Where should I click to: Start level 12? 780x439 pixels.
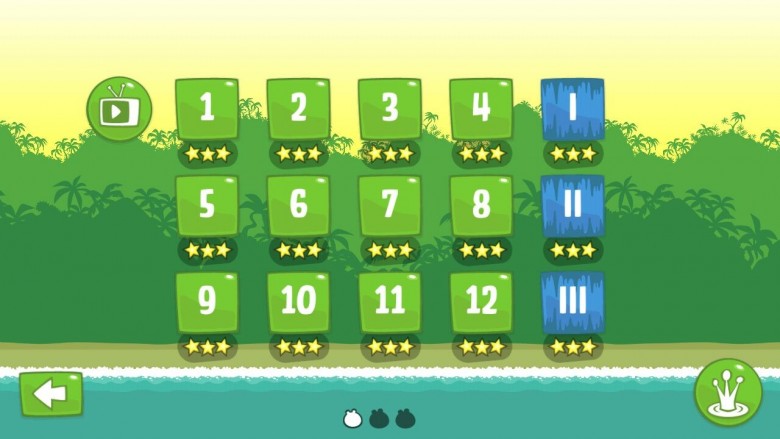481,301
